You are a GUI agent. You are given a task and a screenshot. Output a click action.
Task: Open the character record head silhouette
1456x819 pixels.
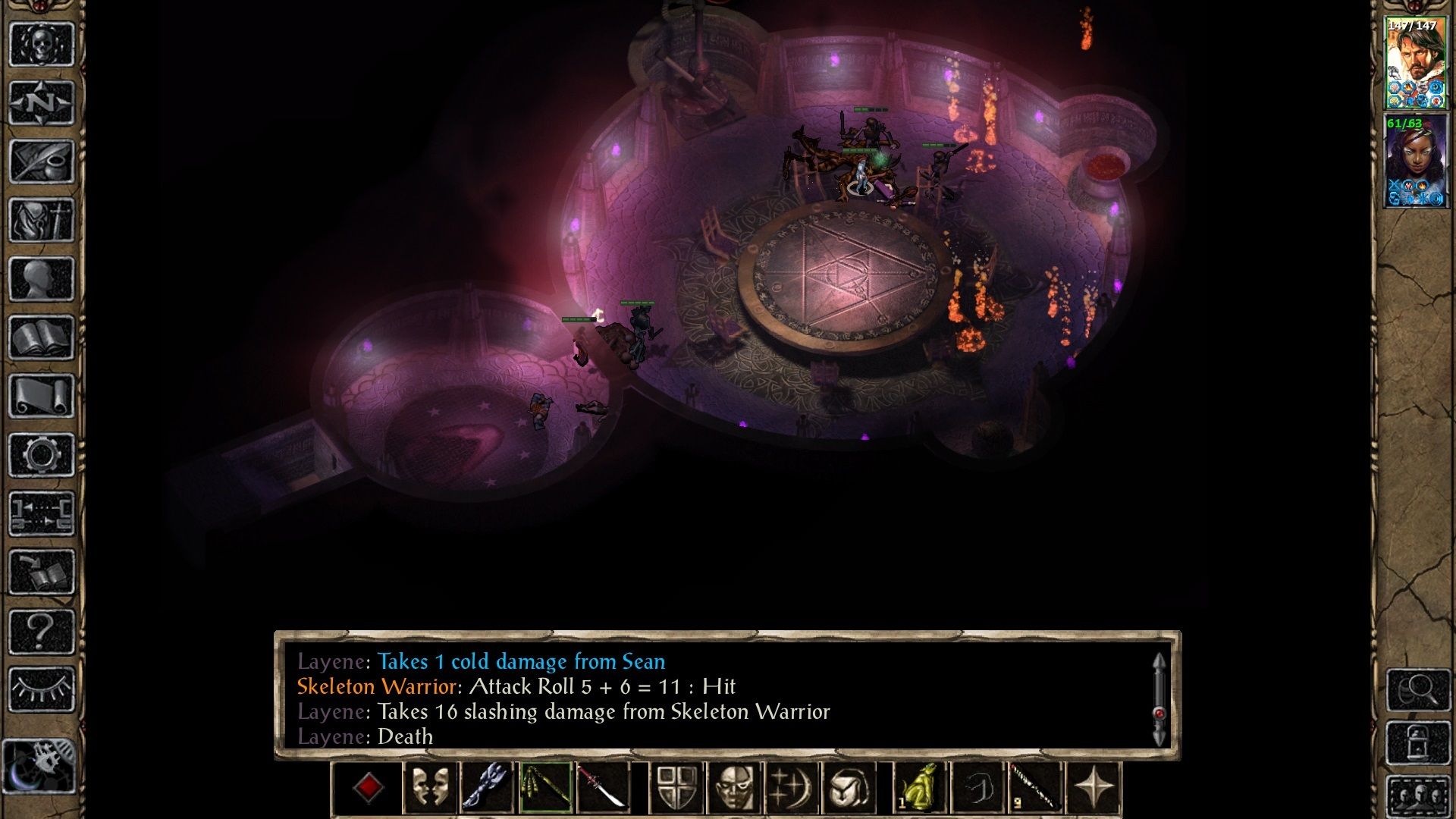point(42,278)
